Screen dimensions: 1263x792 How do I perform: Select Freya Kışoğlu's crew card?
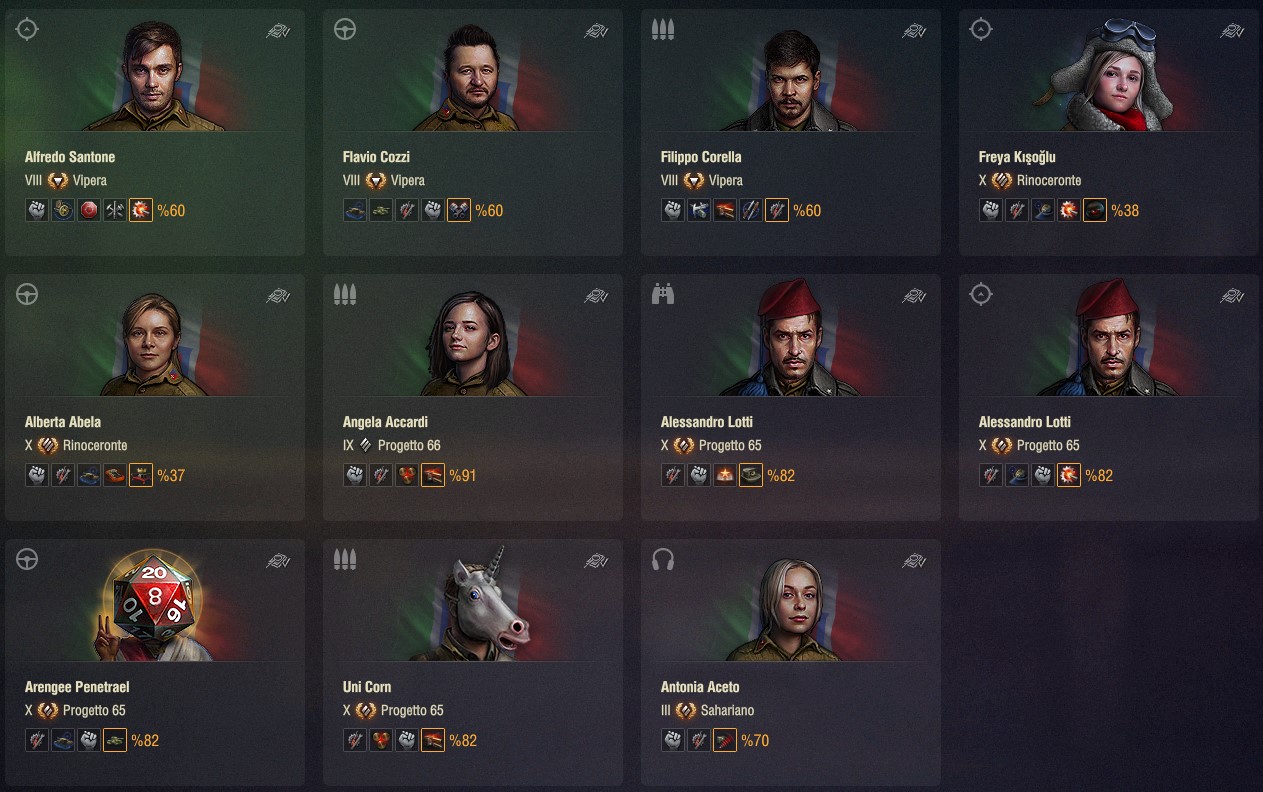tap(1109, 133)
